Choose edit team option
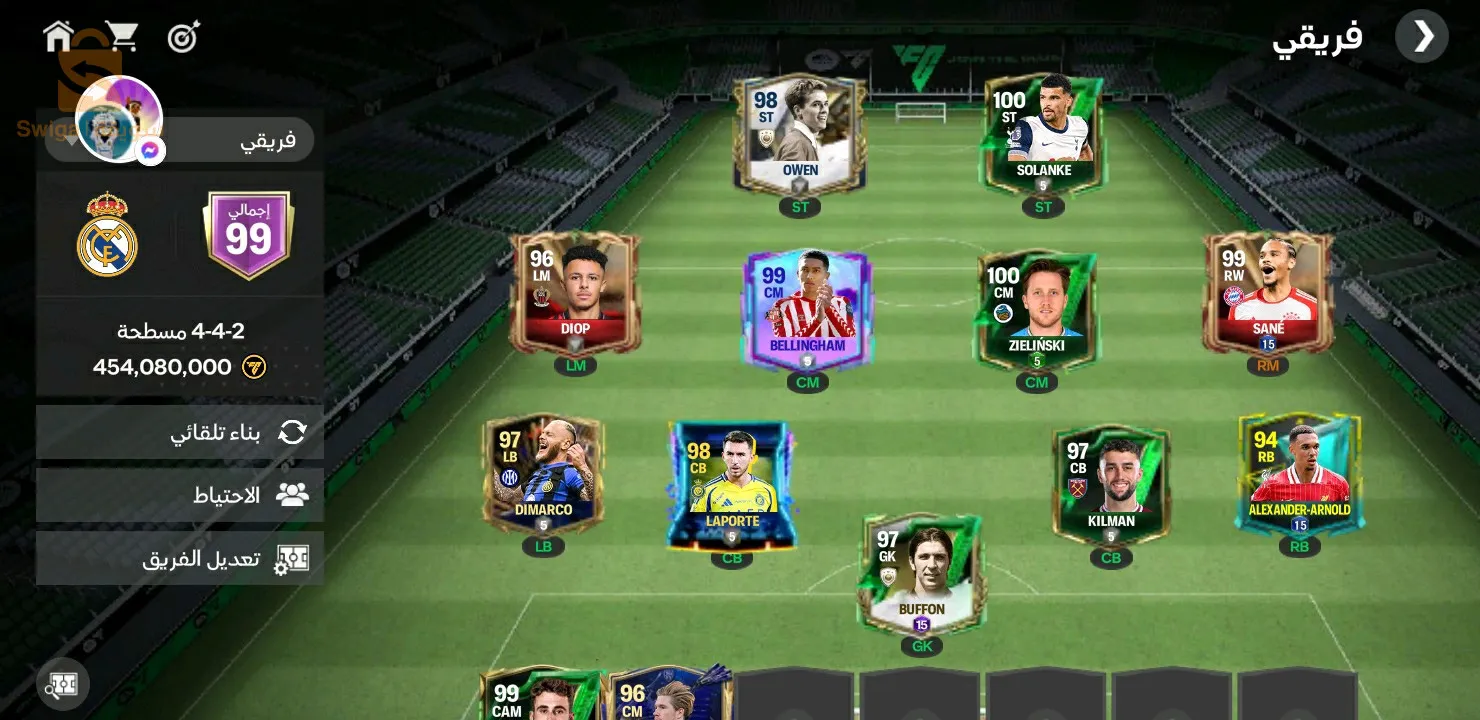The image size is (1480, 720). point(180,558)
